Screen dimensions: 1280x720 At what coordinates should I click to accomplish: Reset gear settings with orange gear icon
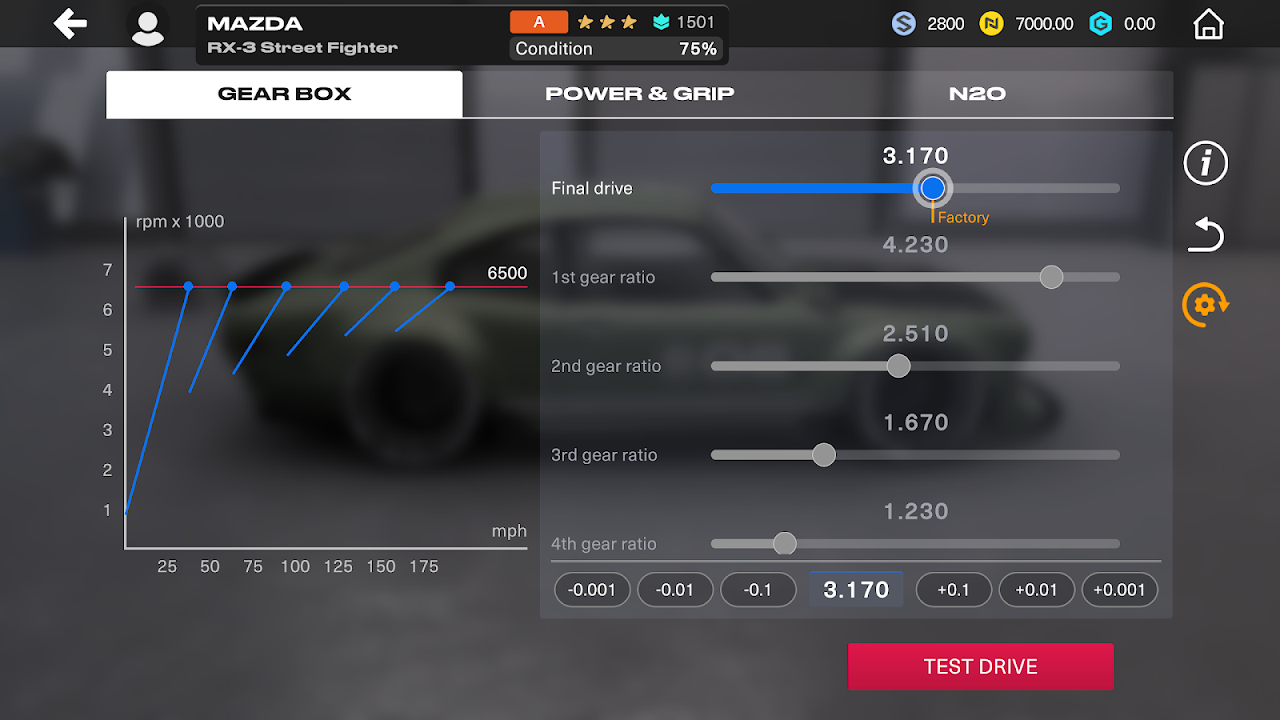pyautogui.click(x=1205, y=305)
